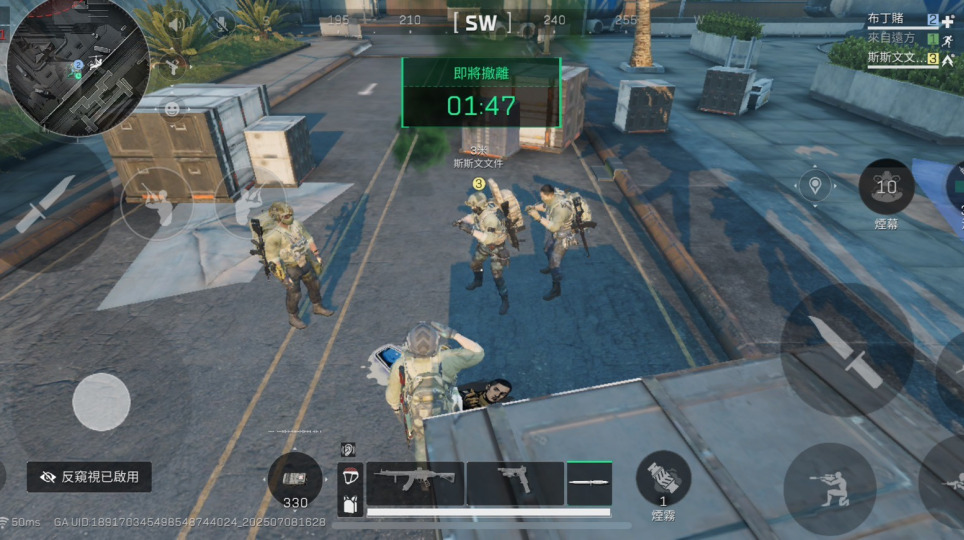Toggle the microphone icon near the minimap
964x540 pixels.
pyautogui.click(x=220, y=22)
